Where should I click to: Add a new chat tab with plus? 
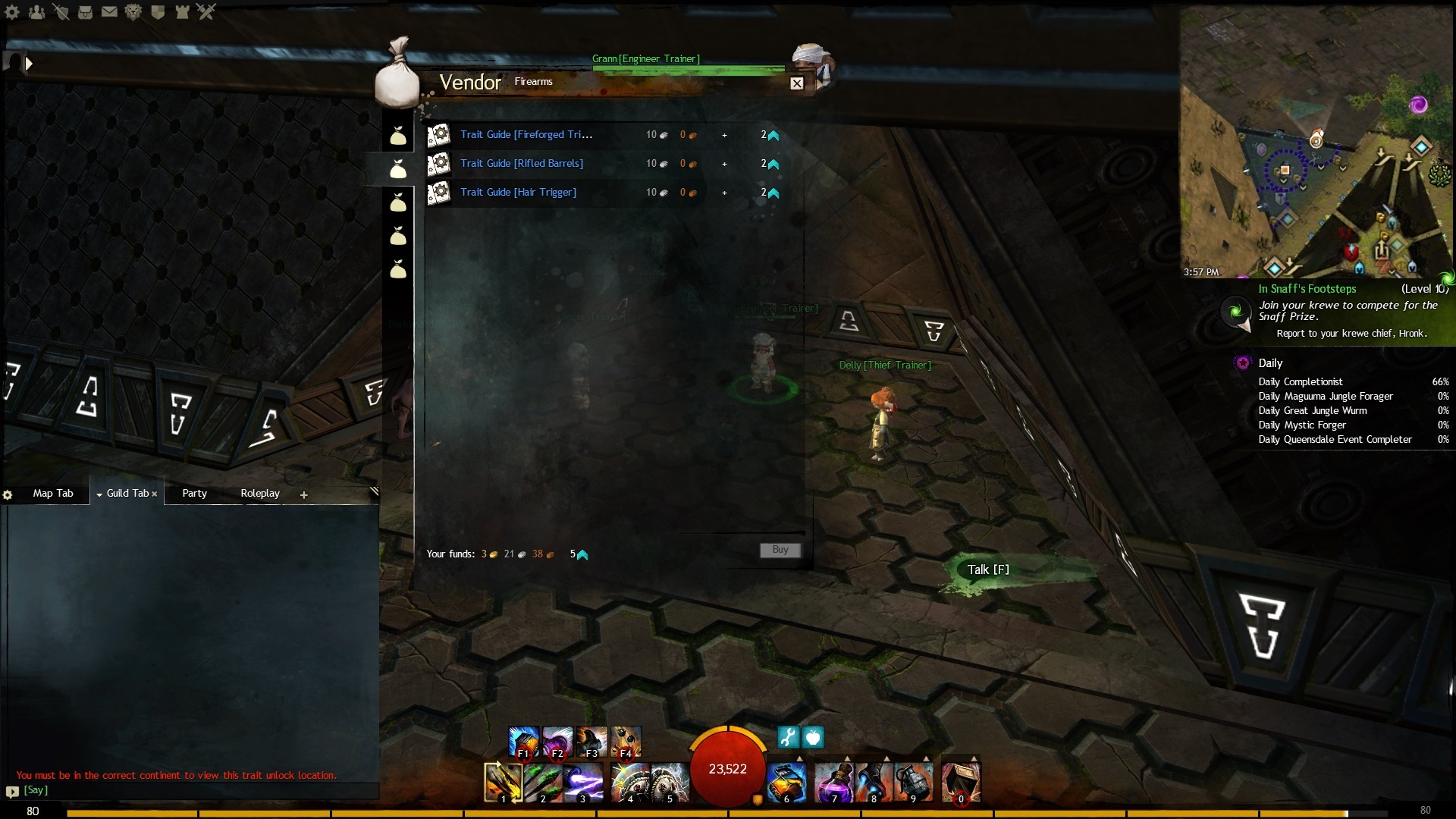(x=304, y=495)
